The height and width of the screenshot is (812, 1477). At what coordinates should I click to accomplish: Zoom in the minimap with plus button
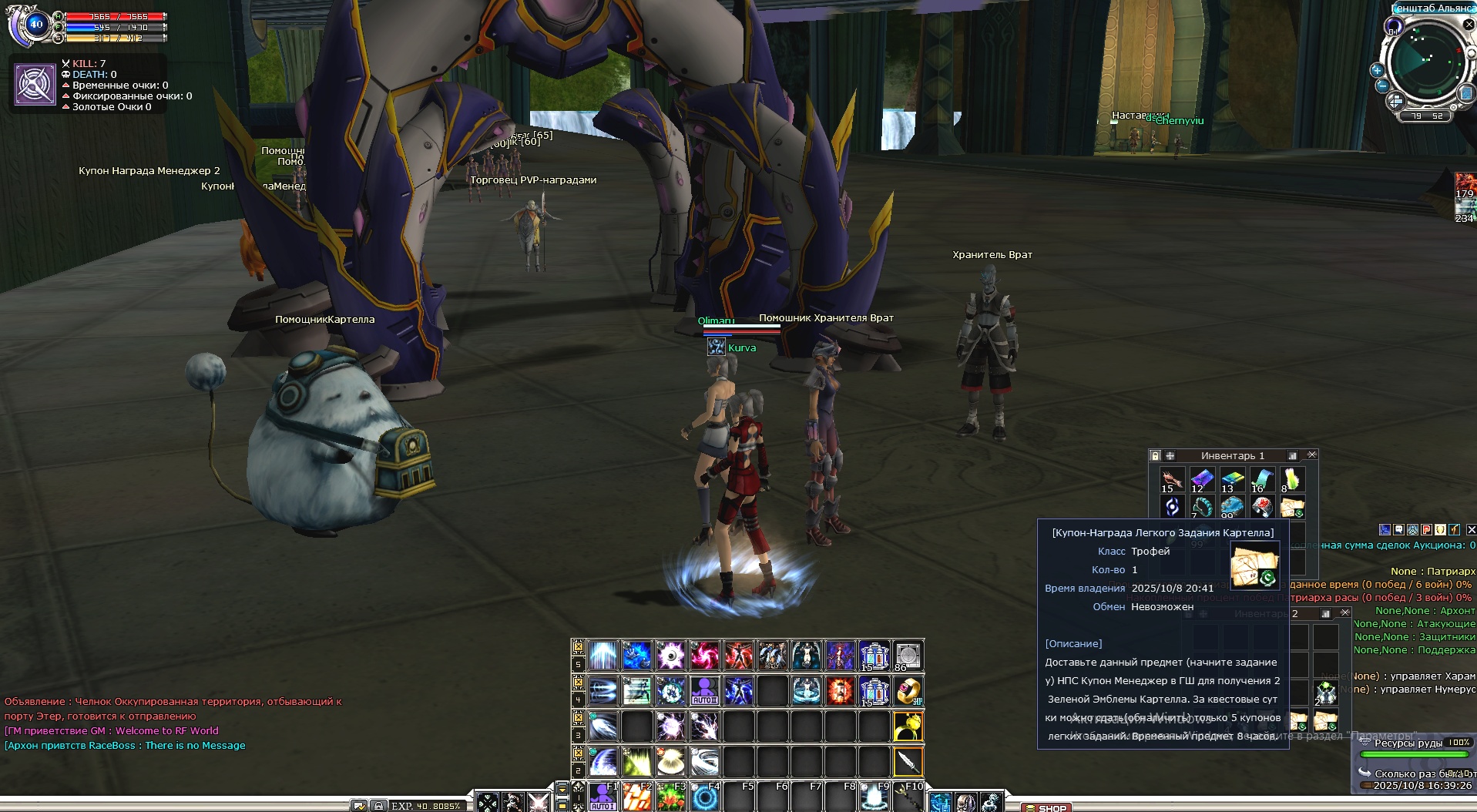click(1377, 70)
